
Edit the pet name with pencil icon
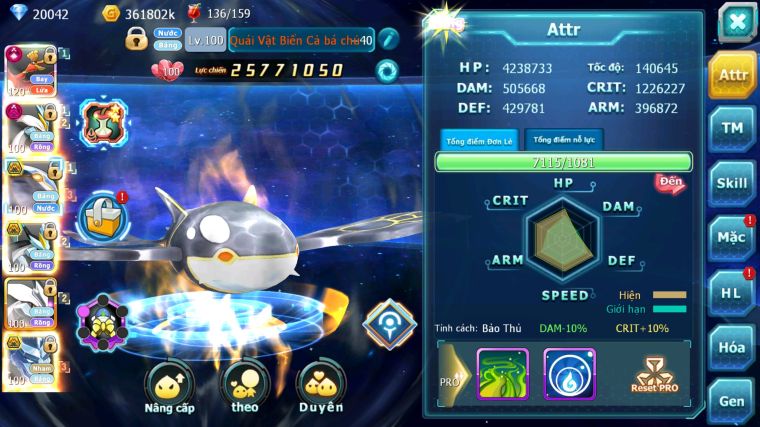388,40
